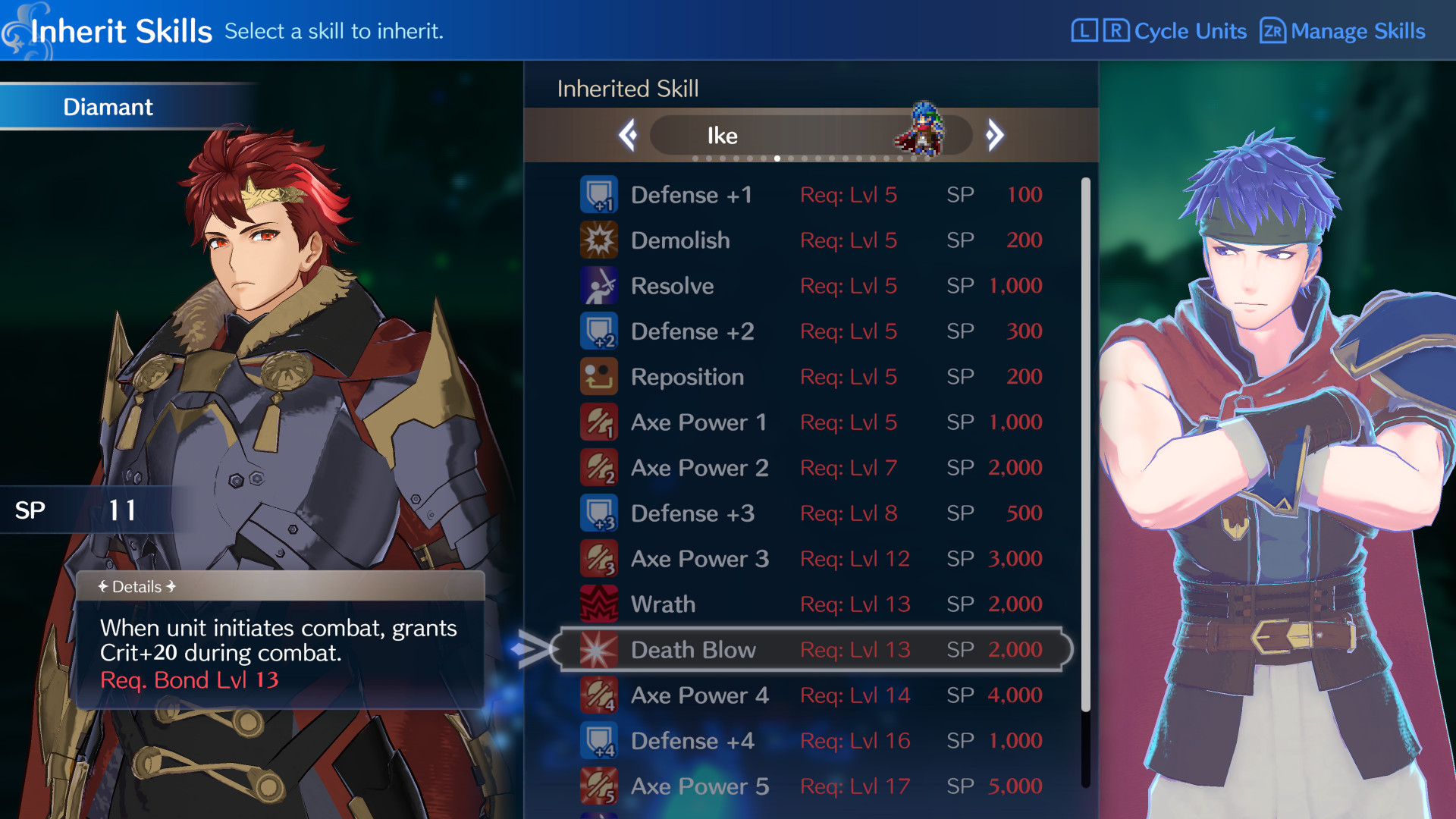Expand the next Emblem with the right arrow
Viewport: 1456px width, 819px height.
click(x=994, y=134)
